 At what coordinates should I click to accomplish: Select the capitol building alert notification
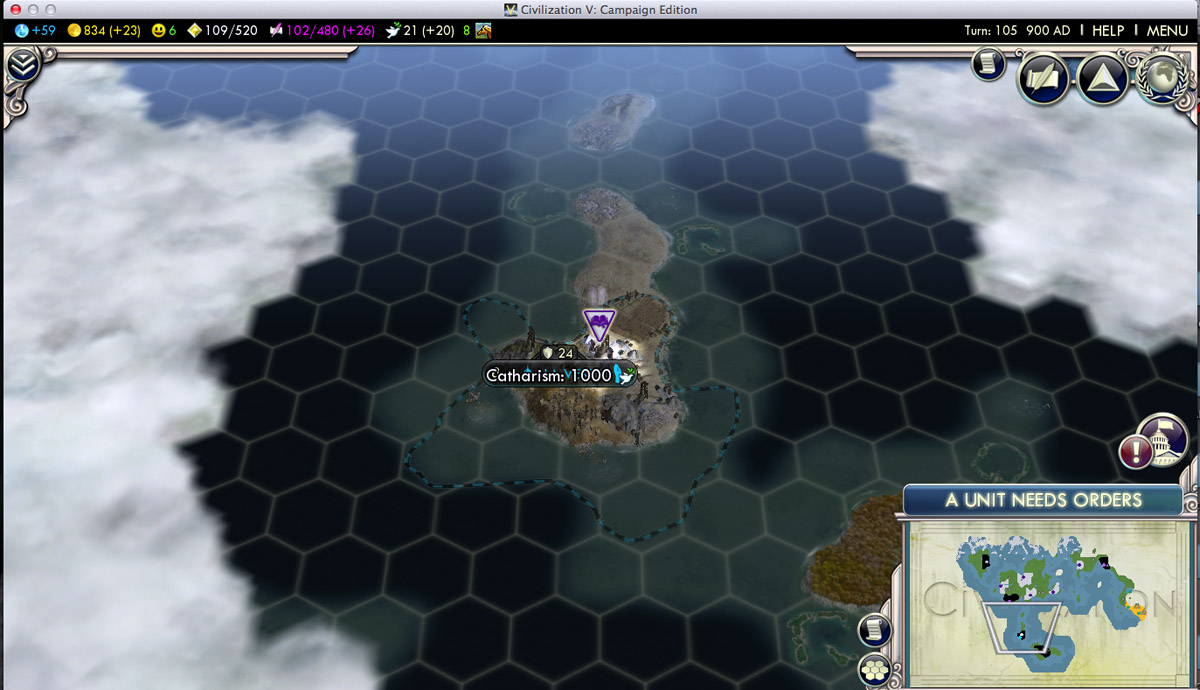point(1161,441)
